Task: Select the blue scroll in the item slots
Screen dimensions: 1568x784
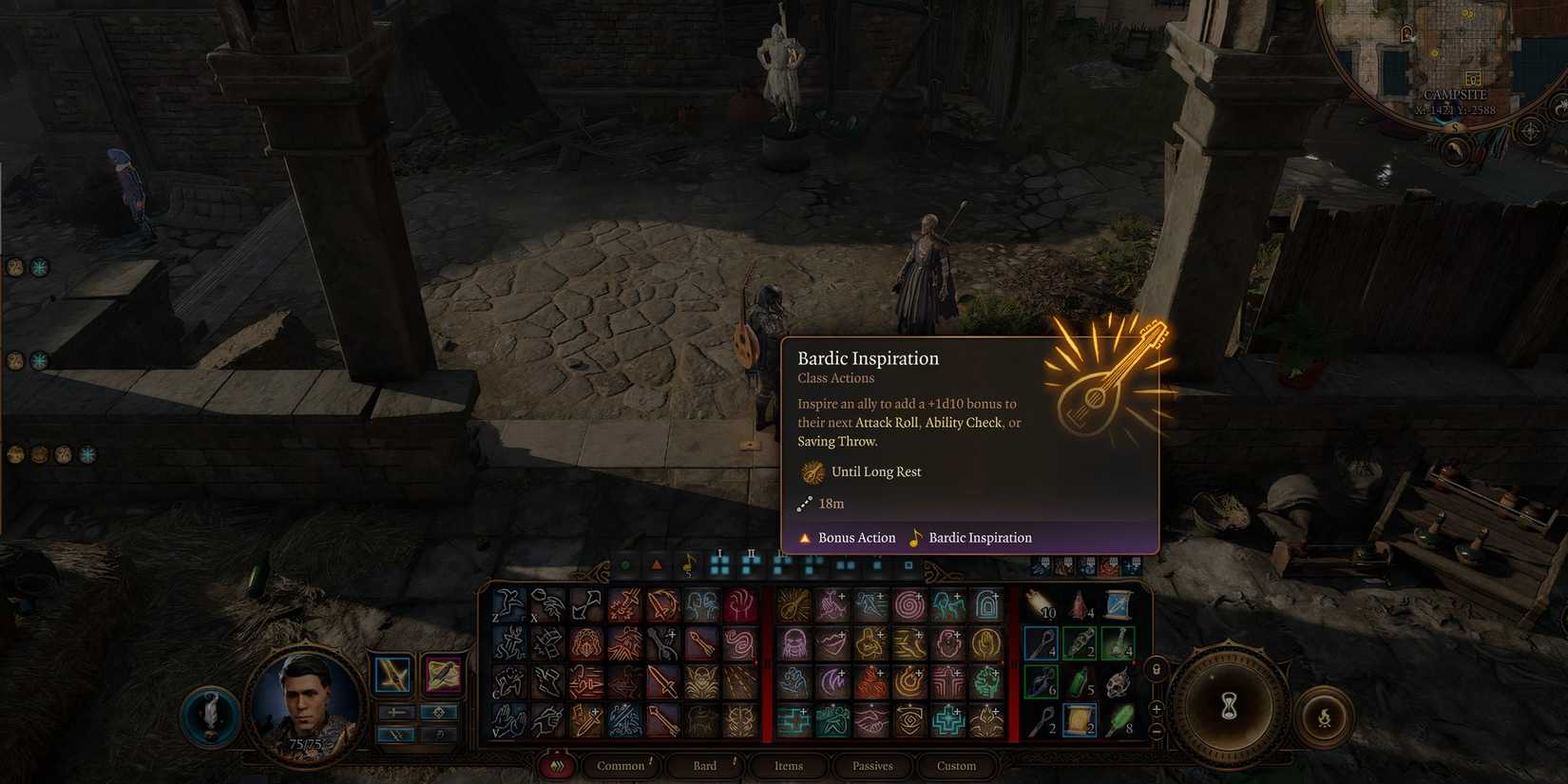Action: click(1117, 604)
